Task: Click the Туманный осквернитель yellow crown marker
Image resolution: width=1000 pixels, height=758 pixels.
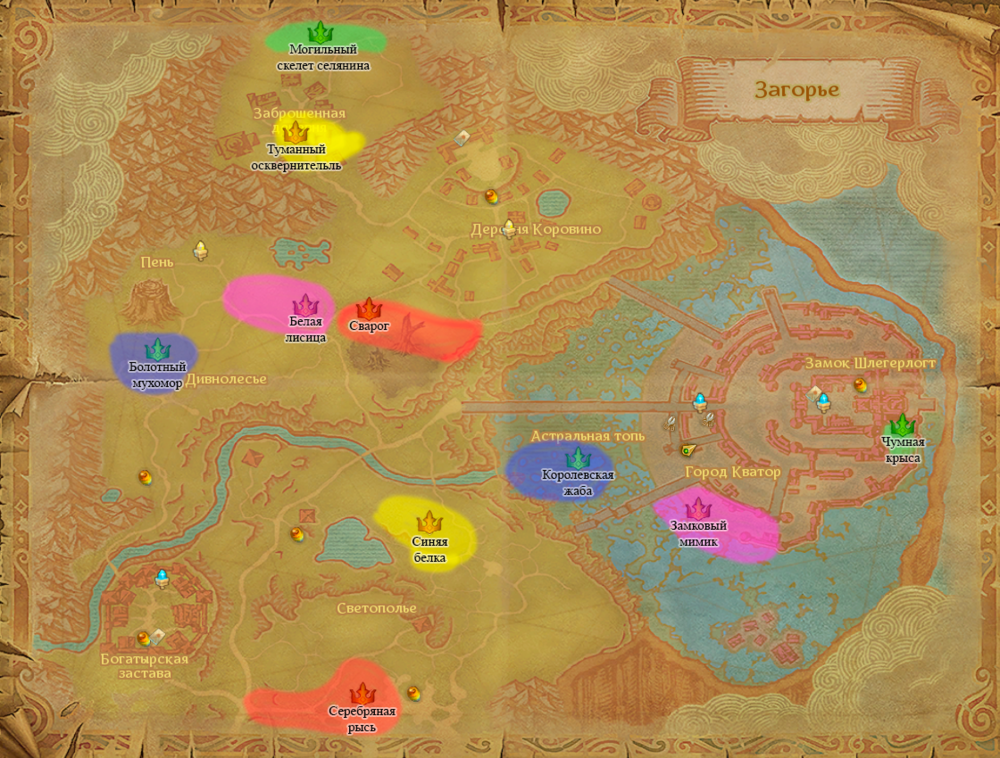Action: coord(294,132)
